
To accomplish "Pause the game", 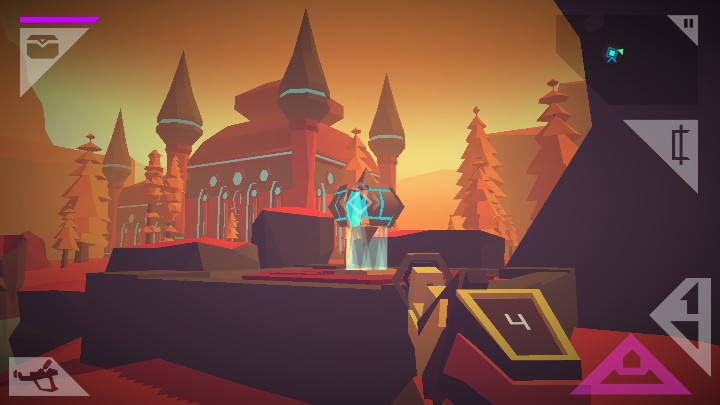I will point(687,24).
